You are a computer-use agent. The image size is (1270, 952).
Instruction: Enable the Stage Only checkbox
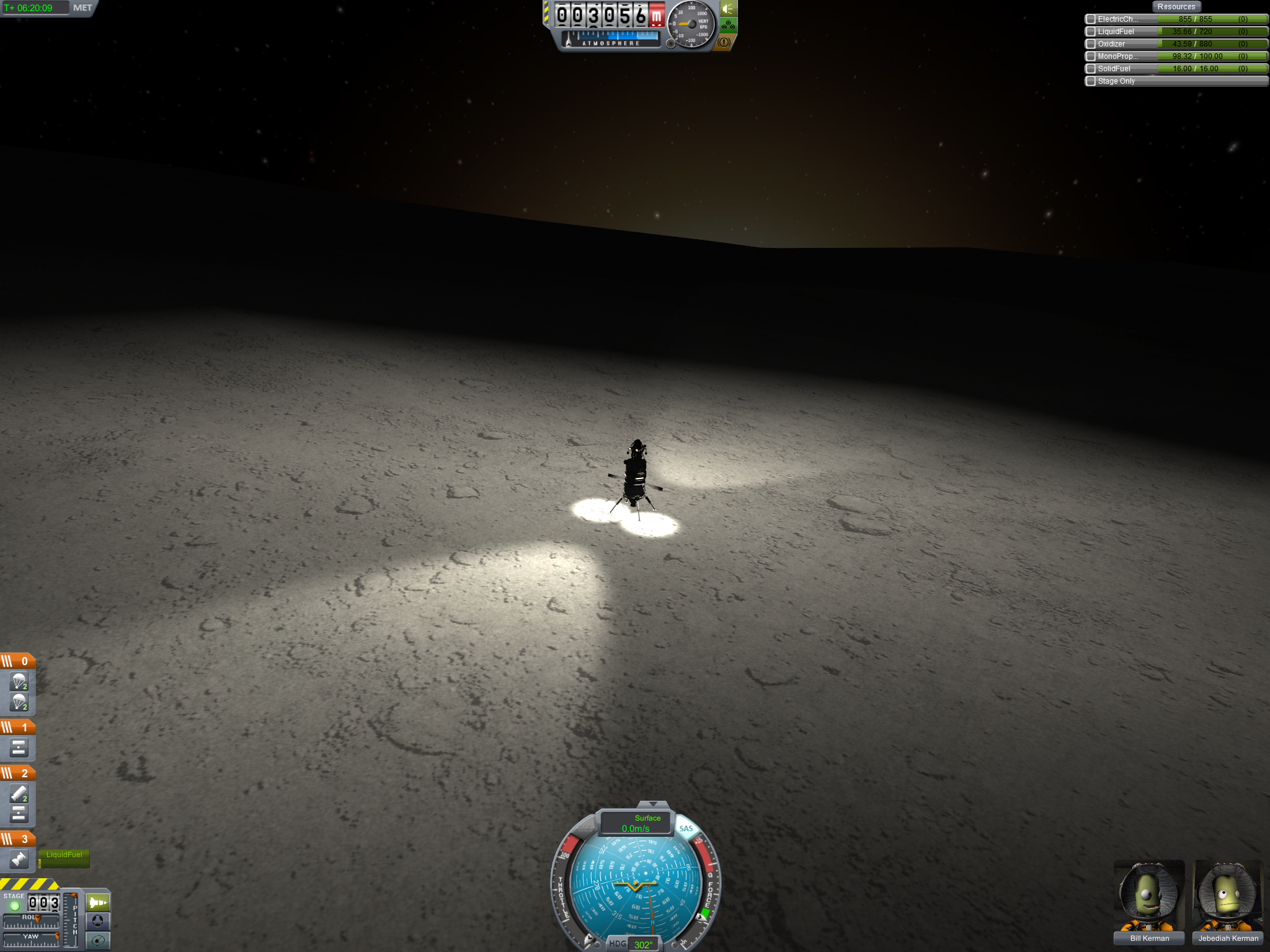[x=1091, y=81]
